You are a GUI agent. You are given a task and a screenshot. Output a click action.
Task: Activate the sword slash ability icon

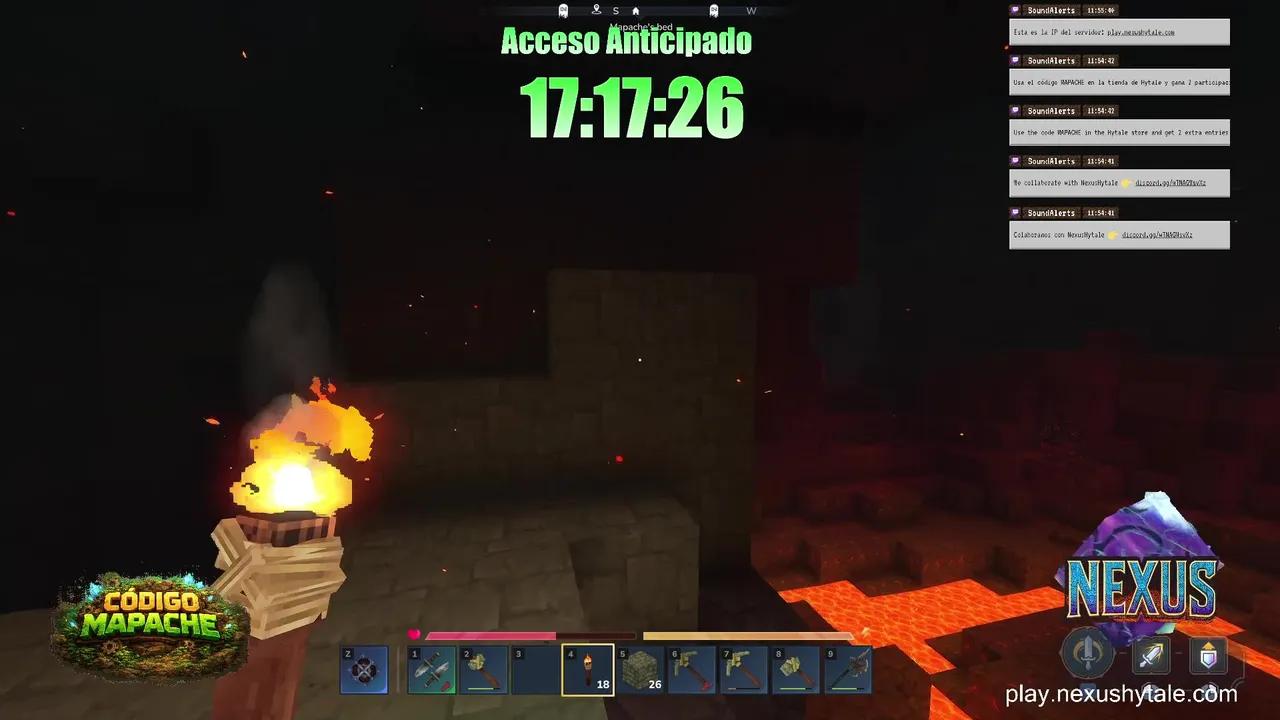click(1151, 655)
